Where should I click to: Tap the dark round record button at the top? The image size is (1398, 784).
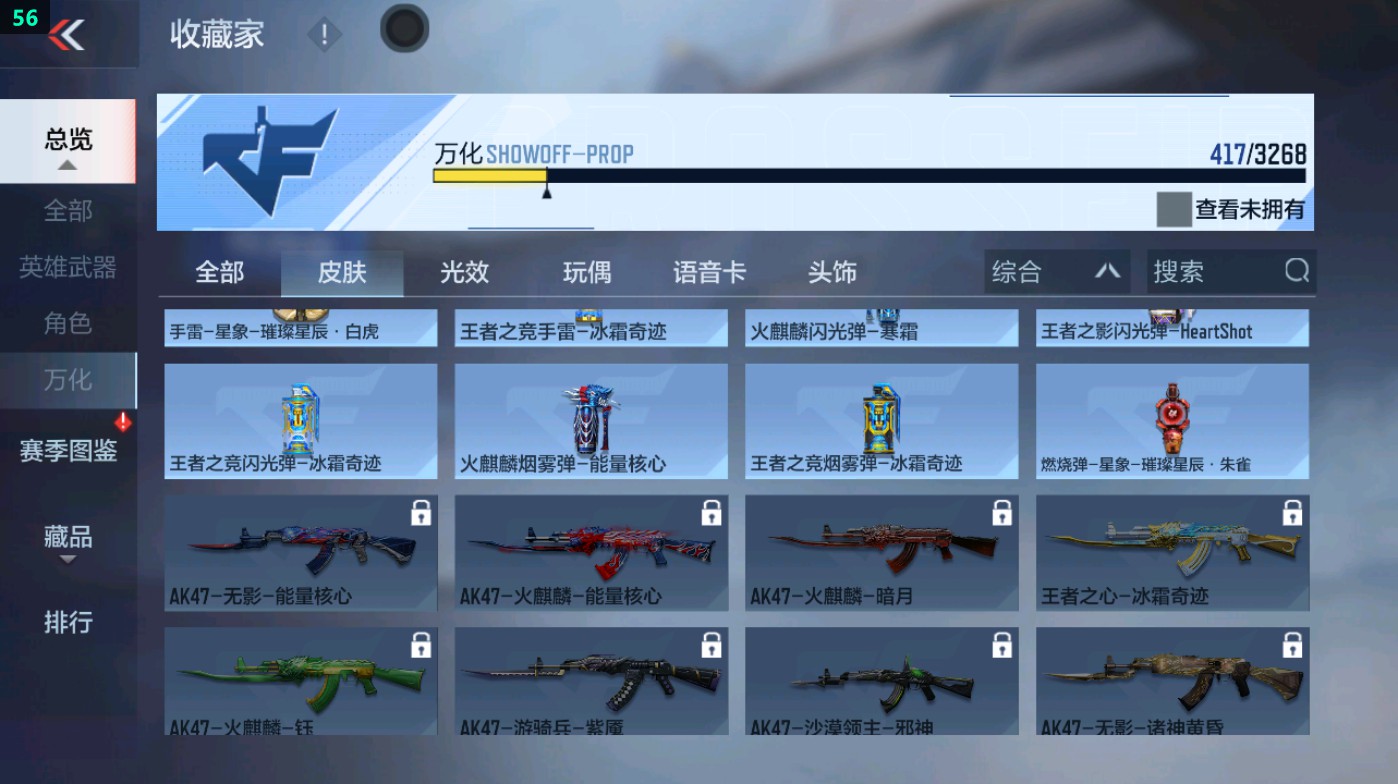(403, 29)
